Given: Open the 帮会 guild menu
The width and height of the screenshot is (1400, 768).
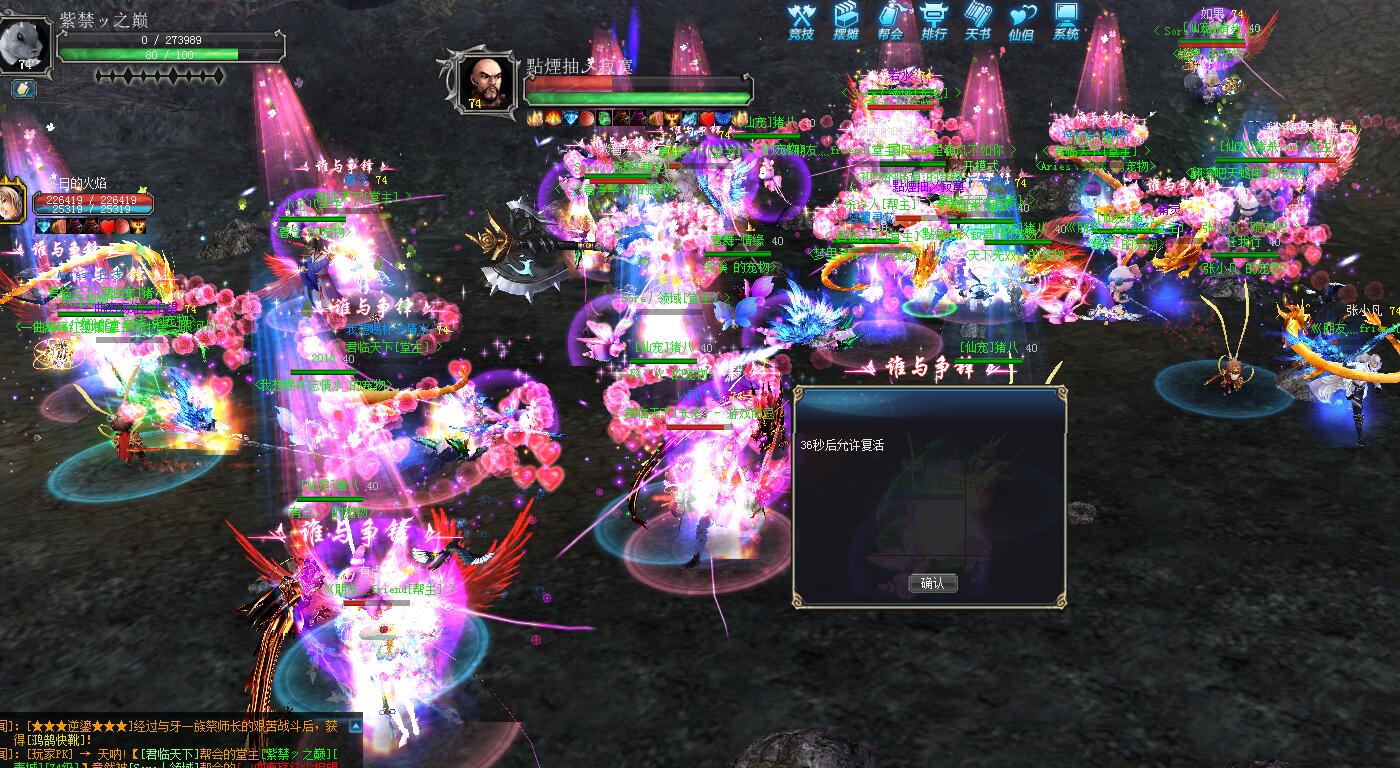Looking at the screenshot, I should click(890, 21).
